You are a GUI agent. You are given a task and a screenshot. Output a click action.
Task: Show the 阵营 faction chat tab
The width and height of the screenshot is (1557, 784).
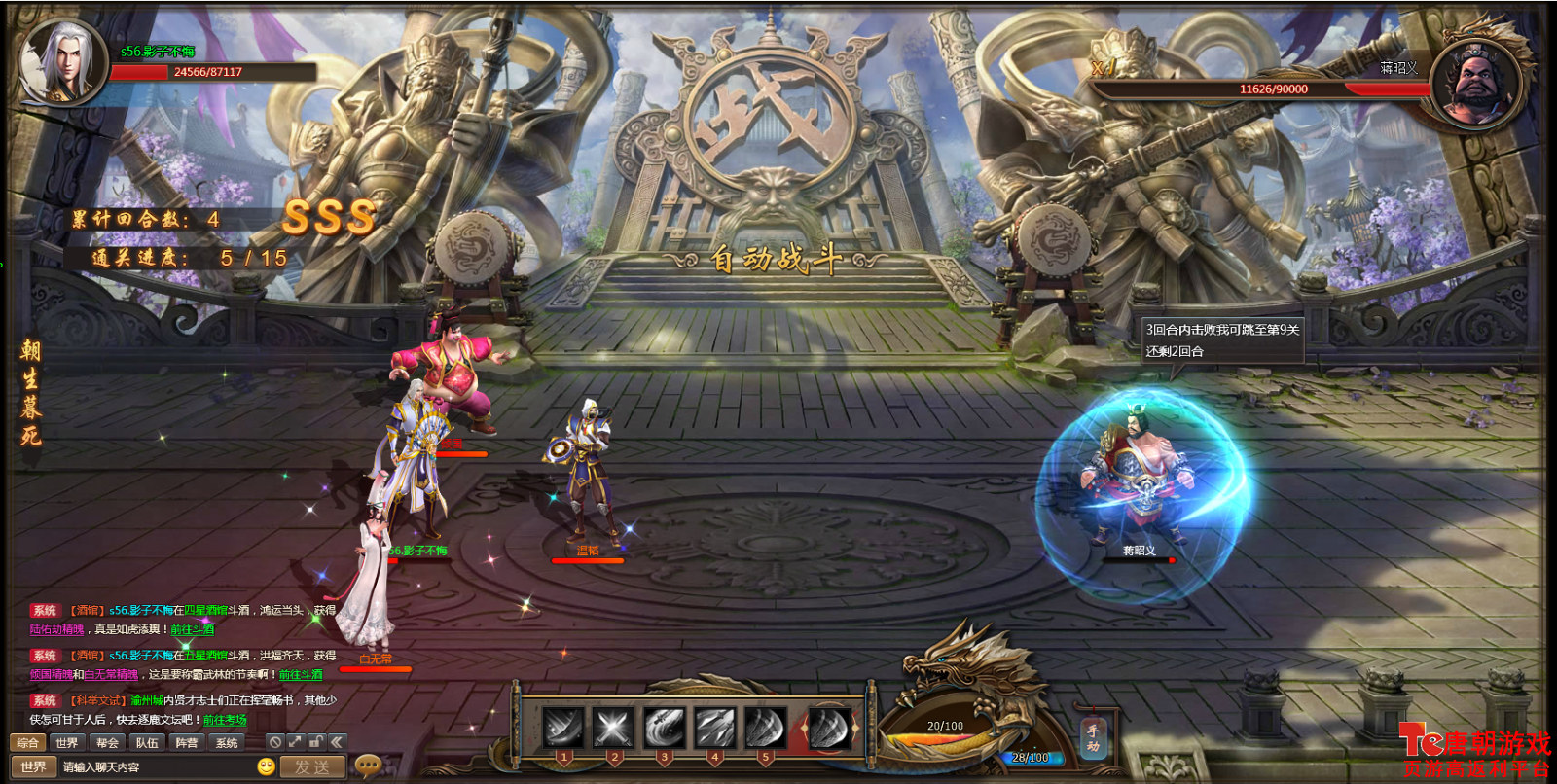(x=187, y=743)
